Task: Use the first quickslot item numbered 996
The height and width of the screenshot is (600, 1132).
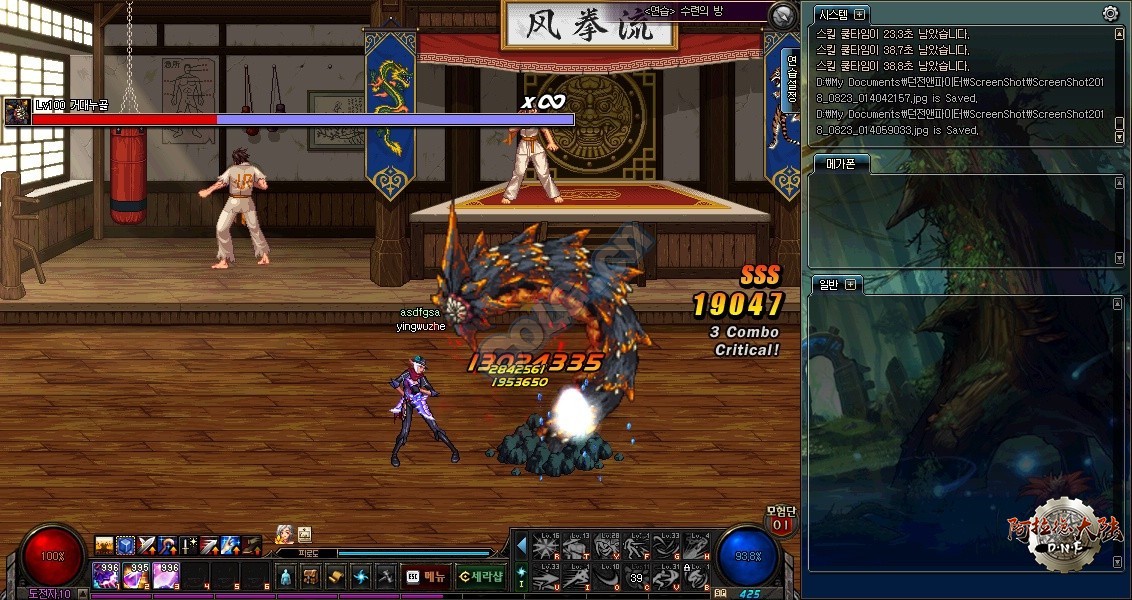Action: point(106,575)
